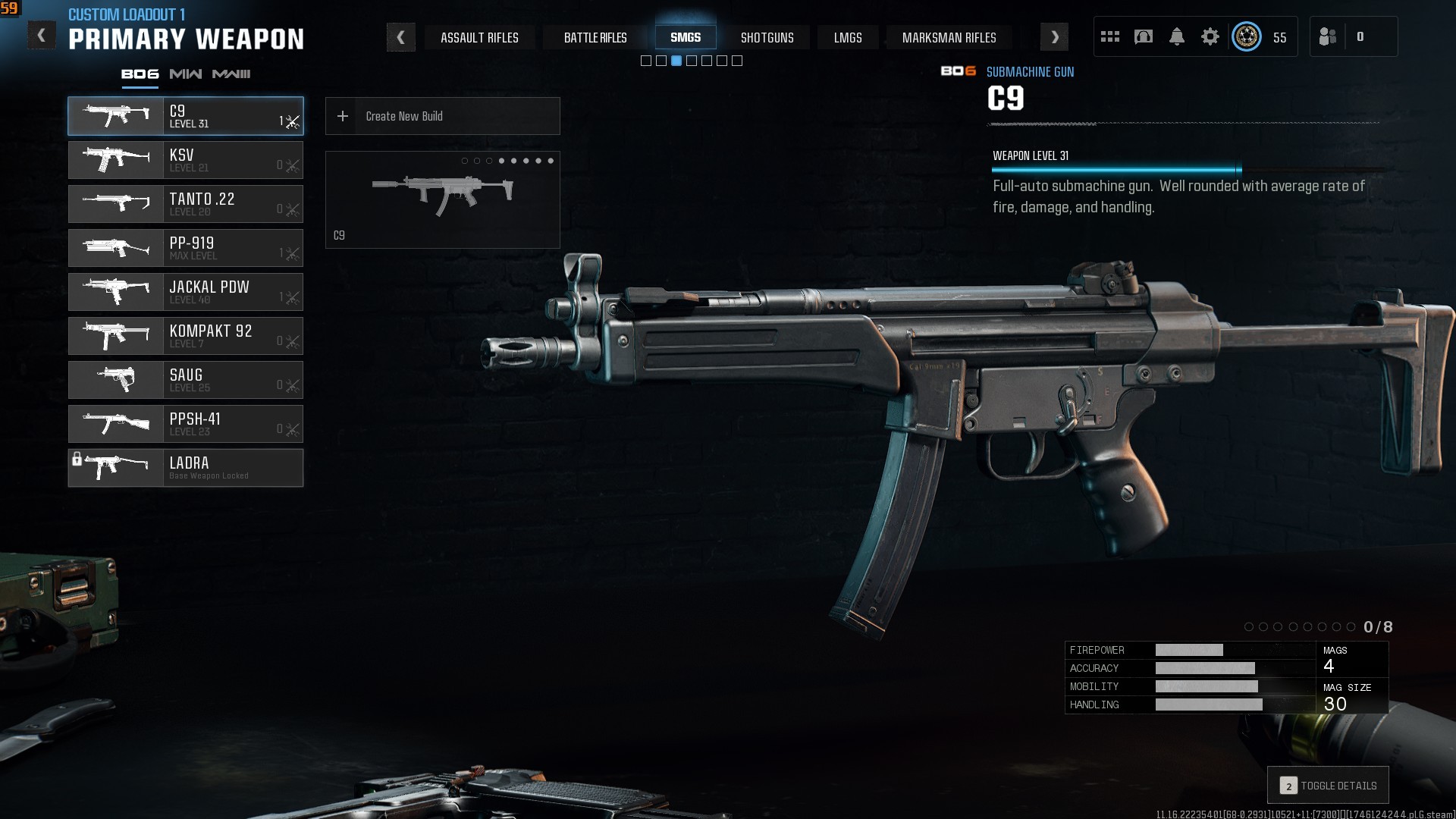Select the MW game filter tab
The height and width of the screenshot is (819, 1456).
186,74
